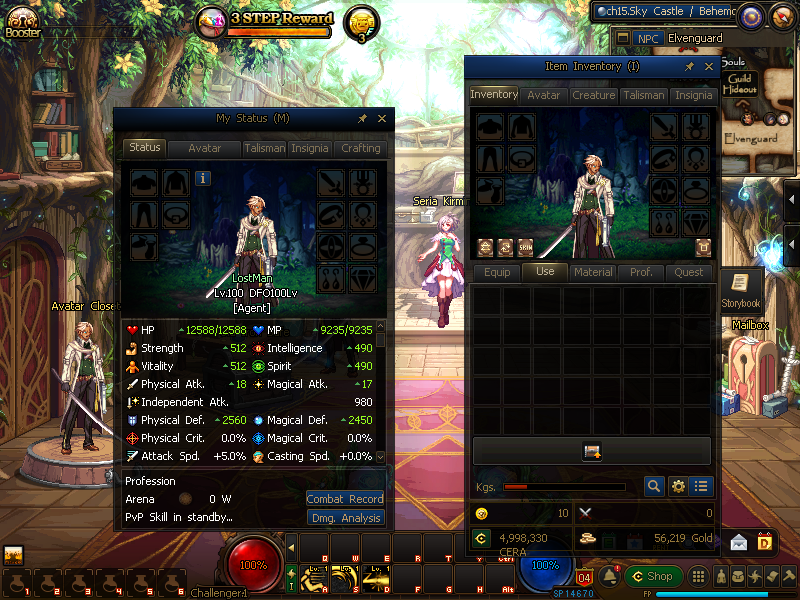Pin the My Status window
Image resolution: width=800 pixels, height=600 pixels.
[x=362, y=118]
